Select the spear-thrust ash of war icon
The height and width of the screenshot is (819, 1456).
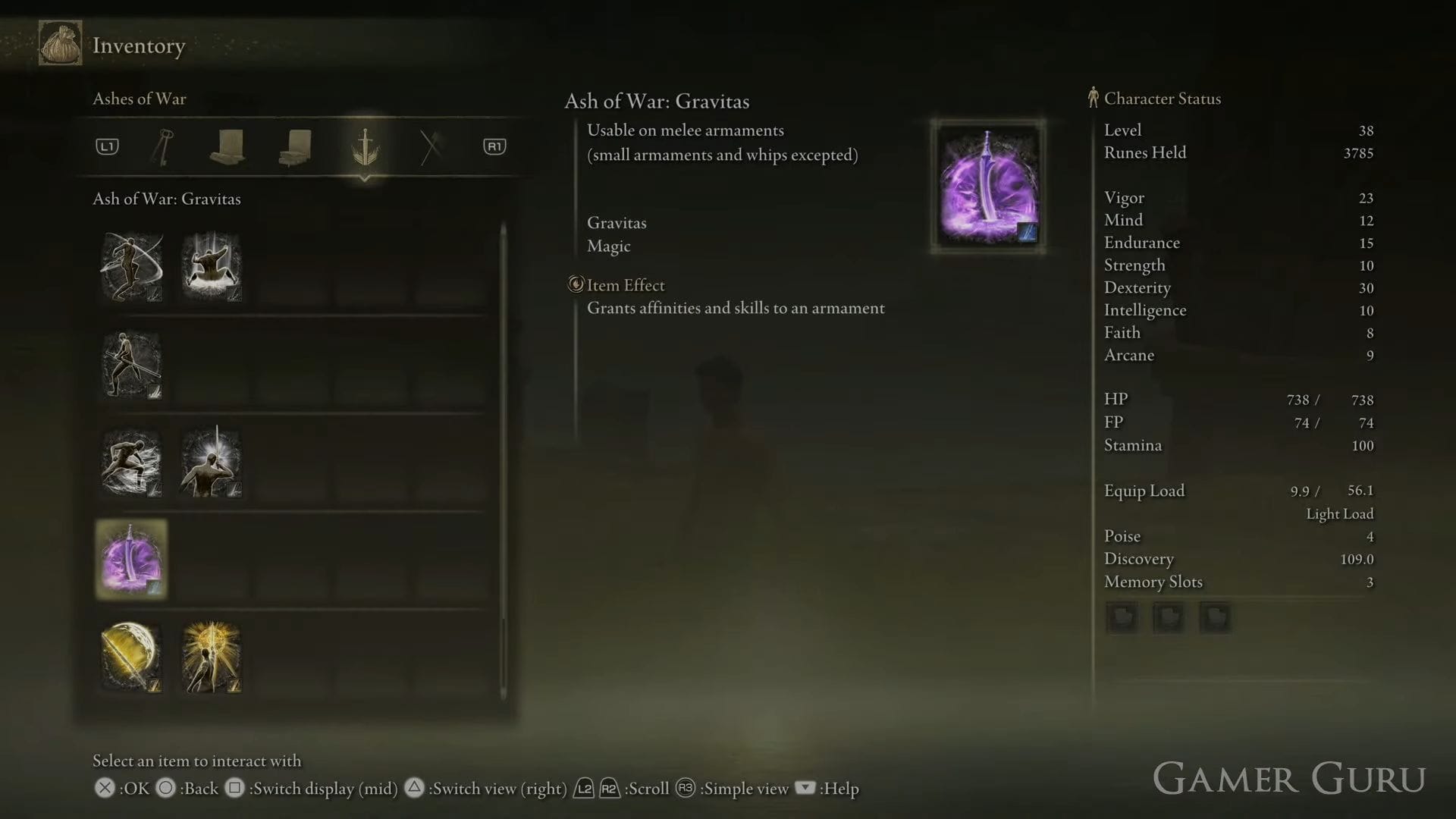click(131, 366)
